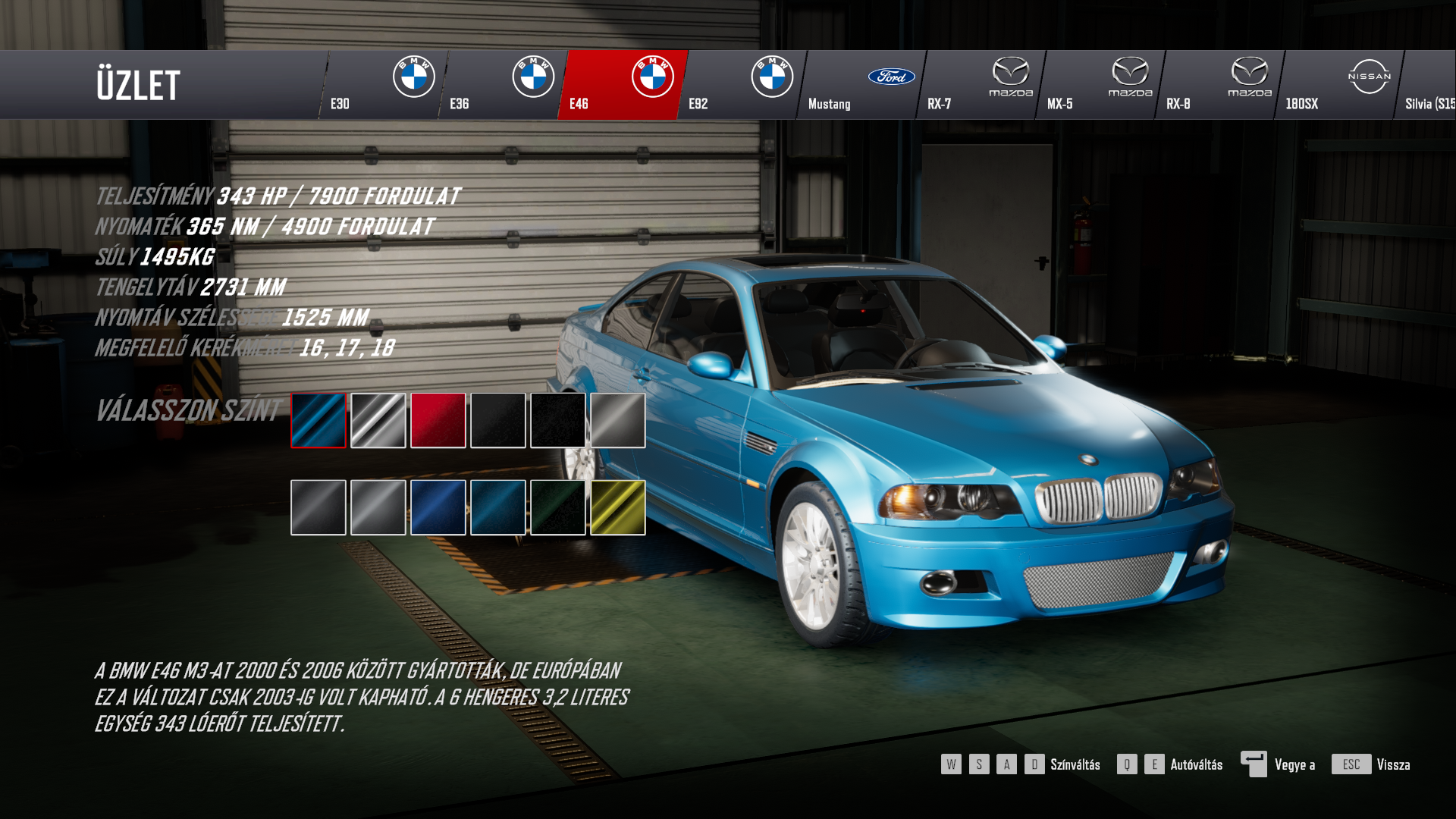The height and width of the screenshot is (819, 1456).
Task: Choose the highlighted E46 tab
Action: [621, 85]
